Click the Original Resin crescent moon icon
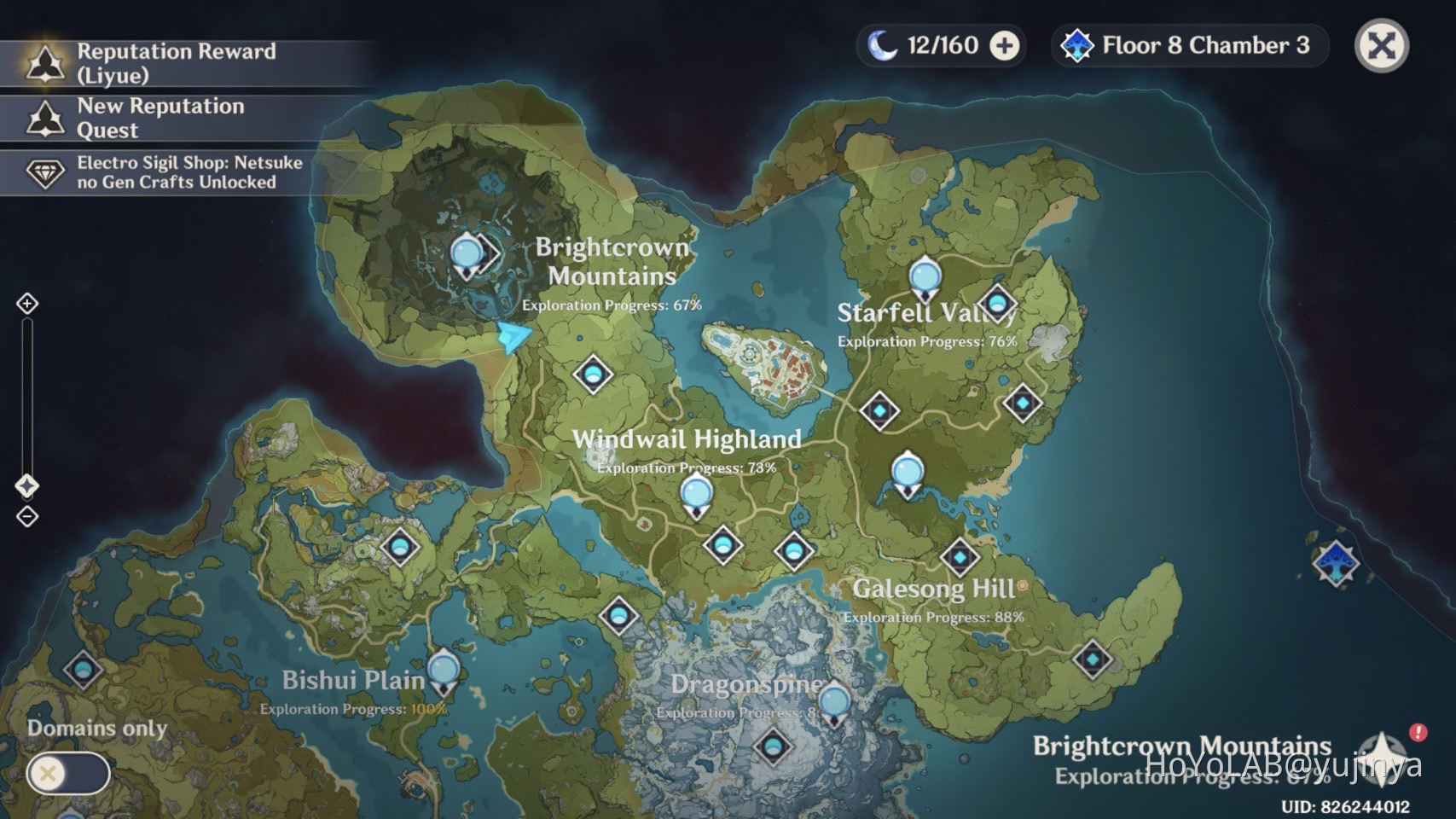Screen dimensions: 1456x819 pos(884,44)
